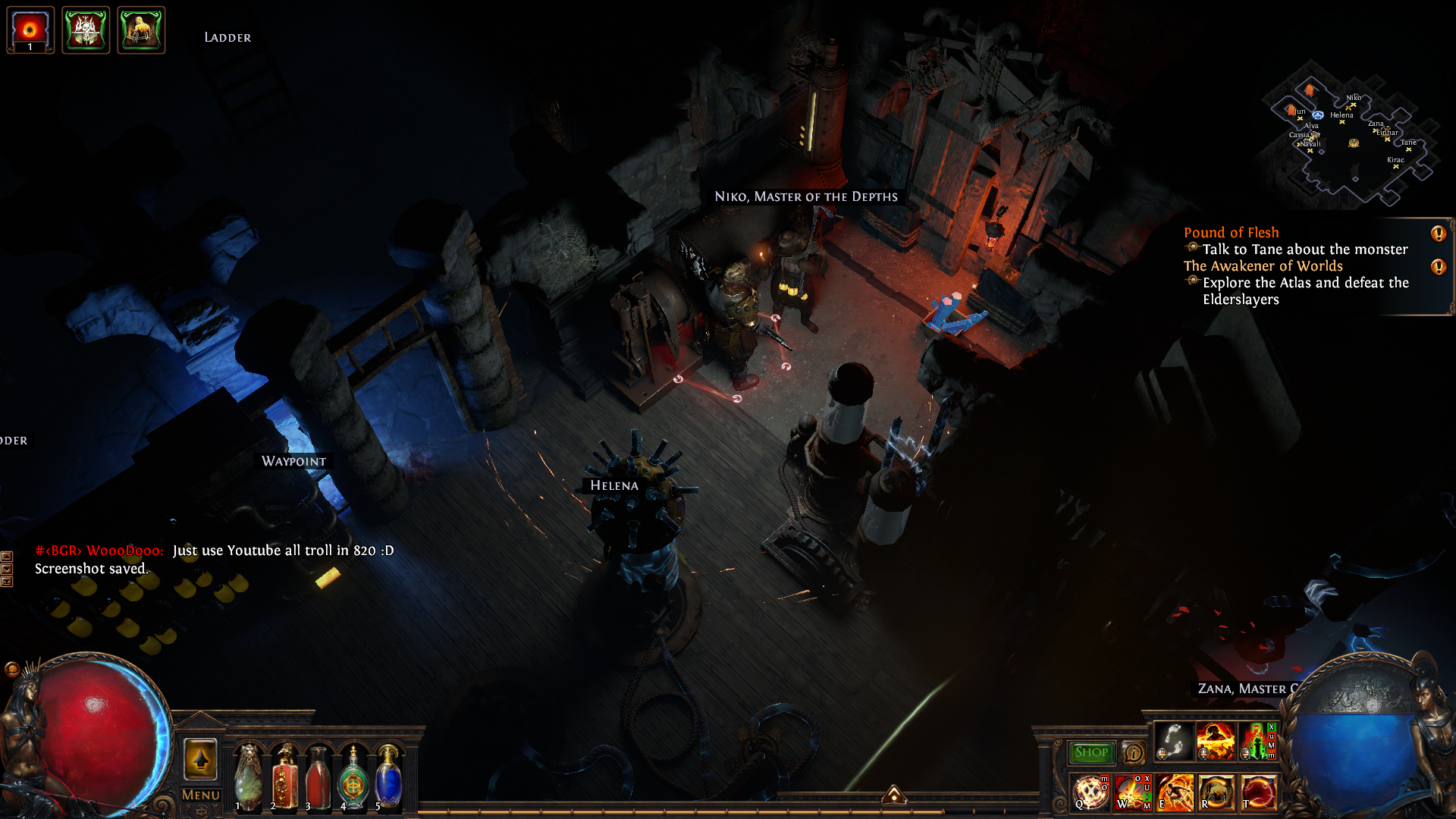
Task: Click the fiery eye buff icon
Action: (x=30, y=30)
